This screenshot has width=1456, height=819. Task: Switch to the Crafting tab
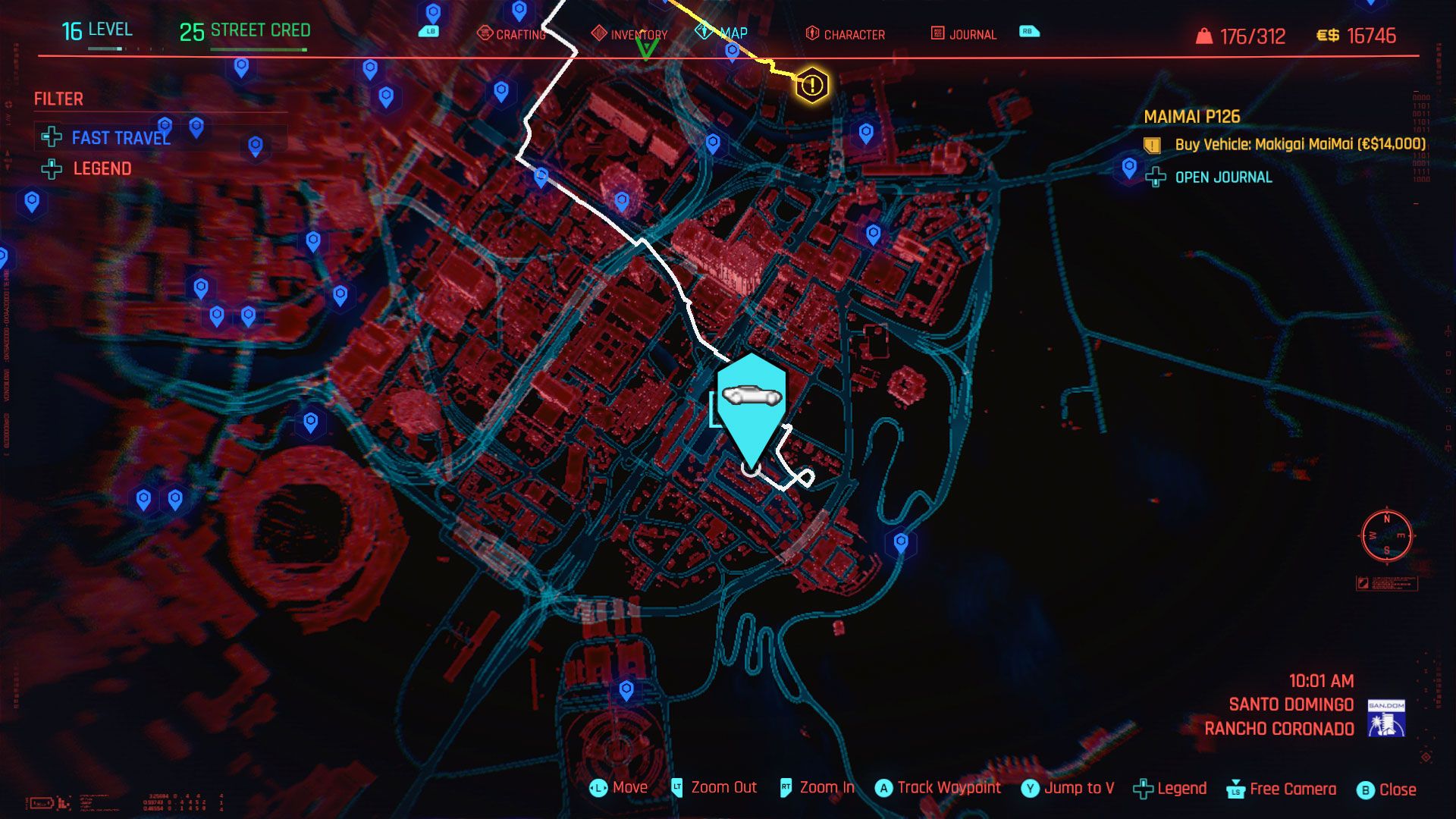[x=512, y=34]
